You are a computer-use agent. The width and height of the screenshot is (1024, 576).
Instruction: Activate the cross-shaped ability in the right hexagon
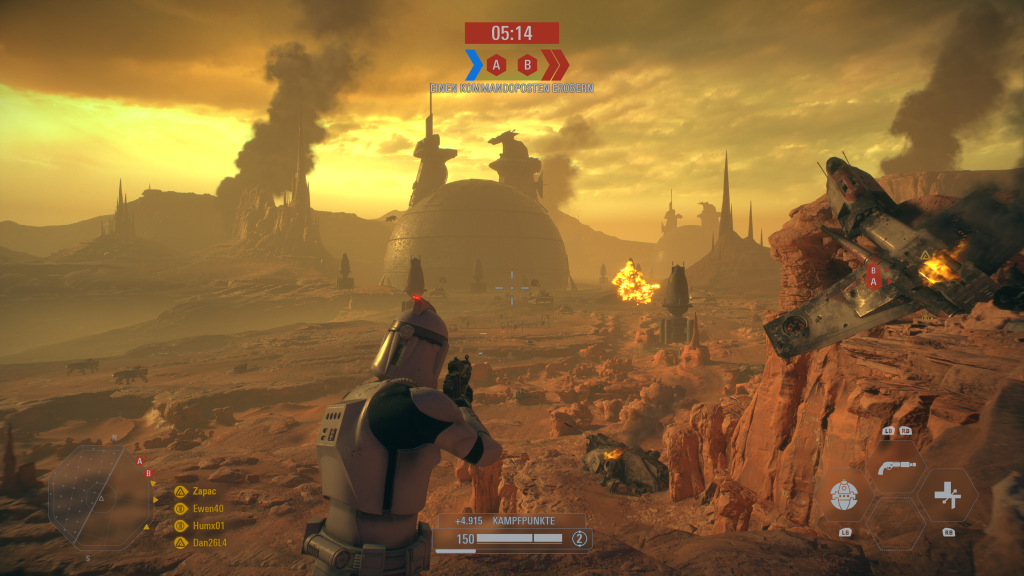[946, 495]
